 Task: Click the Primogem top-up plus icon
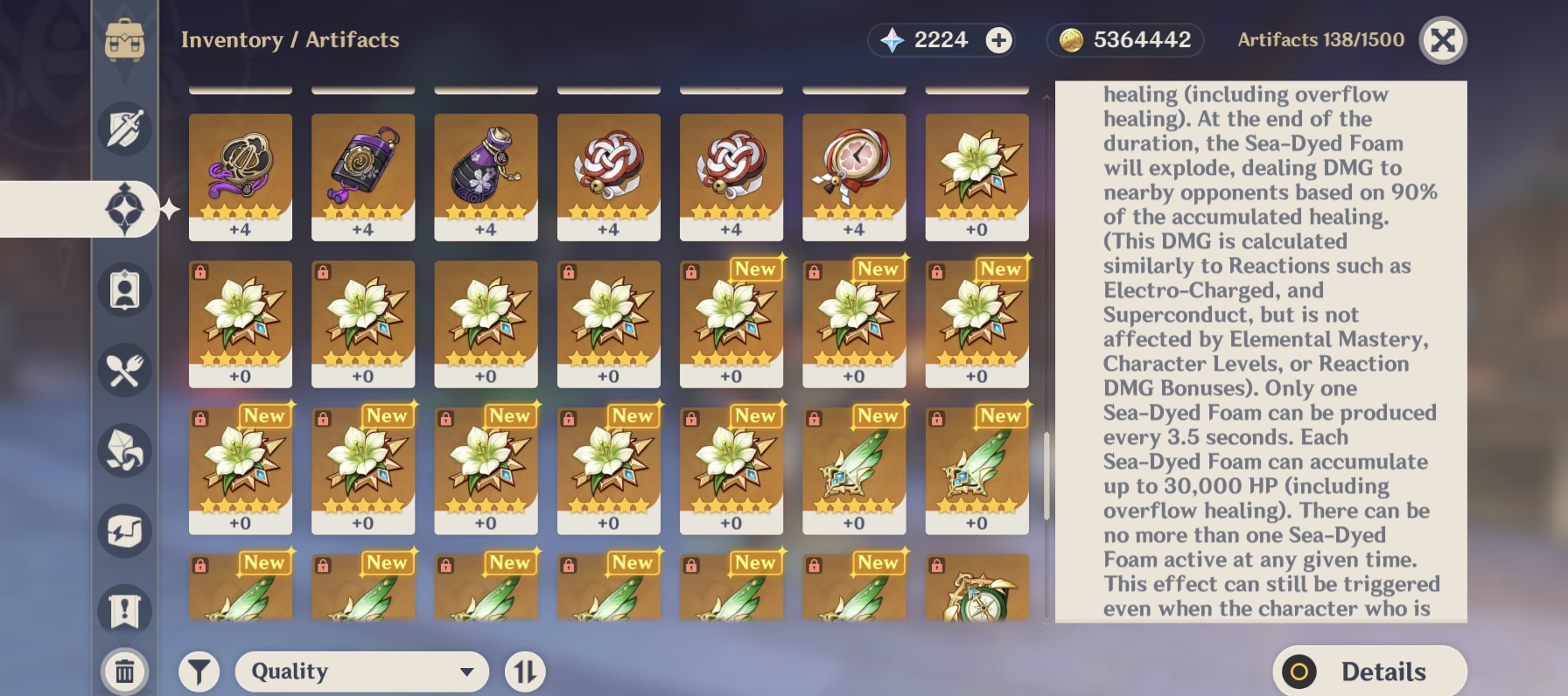click(997, 39)
